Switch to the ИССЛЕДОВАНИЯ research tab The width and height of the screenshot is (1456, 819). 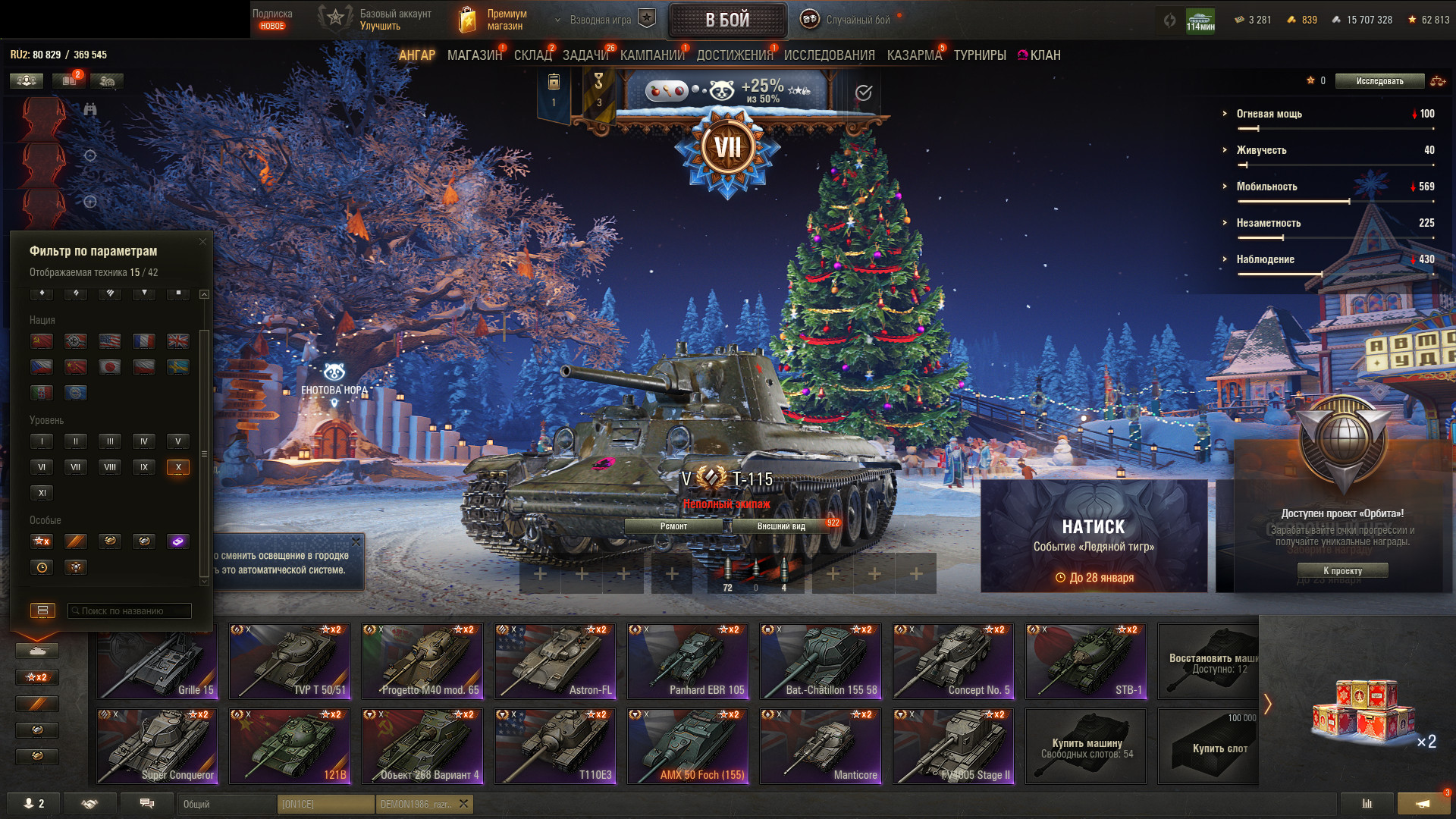coord(829,55)
